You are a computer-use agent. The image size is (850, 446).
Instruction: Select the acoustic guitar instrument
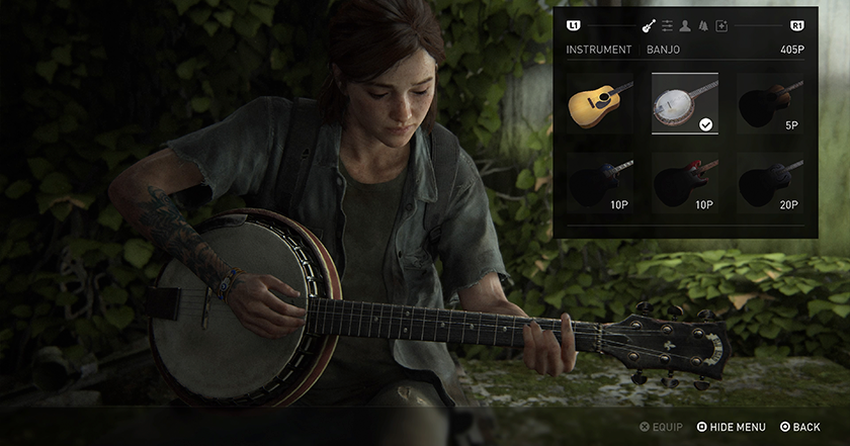tap(600, 104)
